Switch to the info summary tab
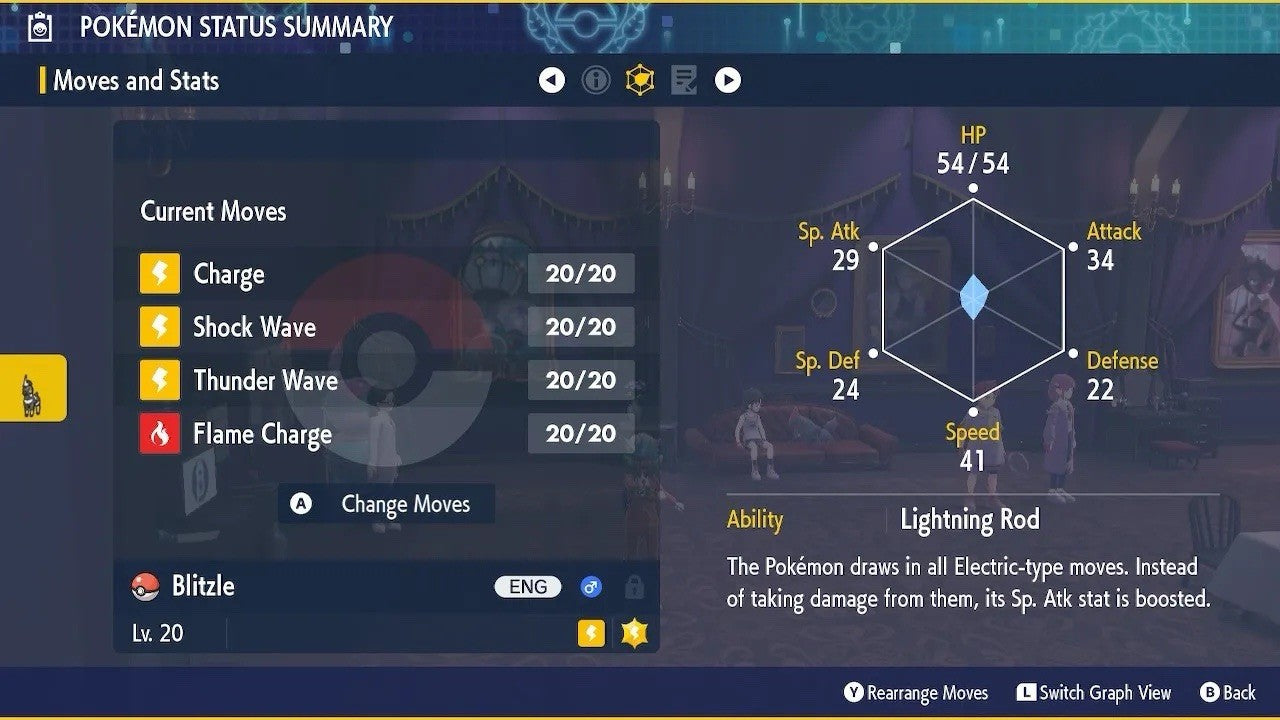Screen dimensions: 1280x720 596,80
